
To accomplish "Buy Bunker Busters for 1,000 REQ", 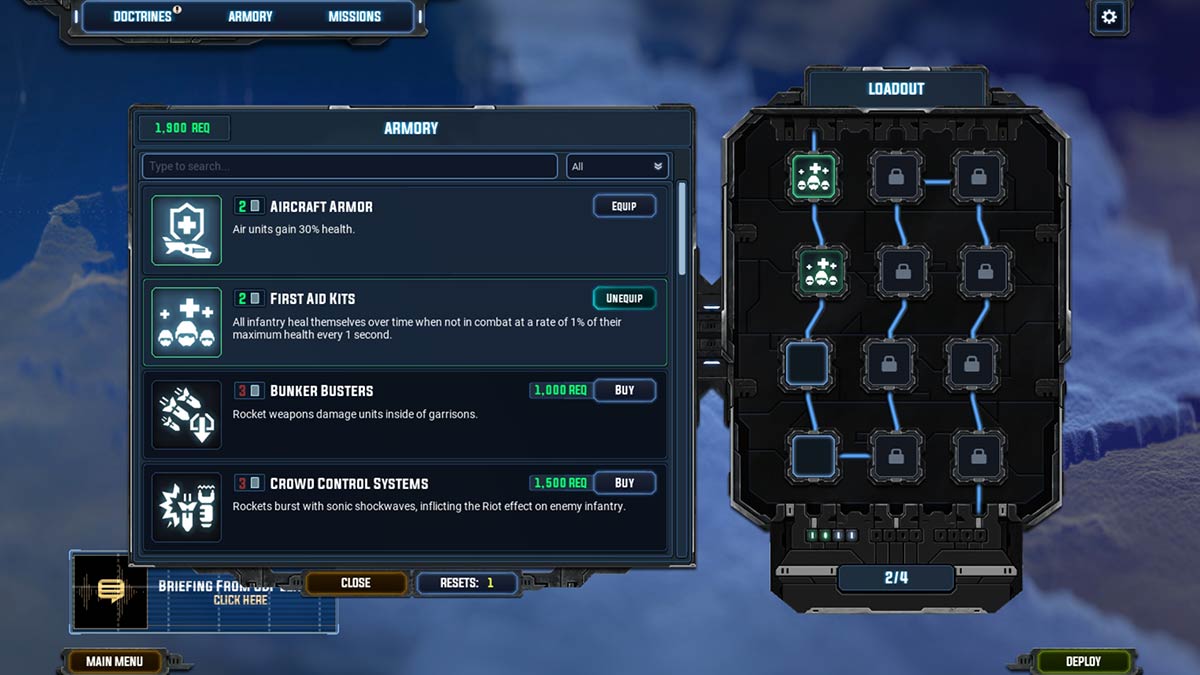I will (x=624, y=390).
